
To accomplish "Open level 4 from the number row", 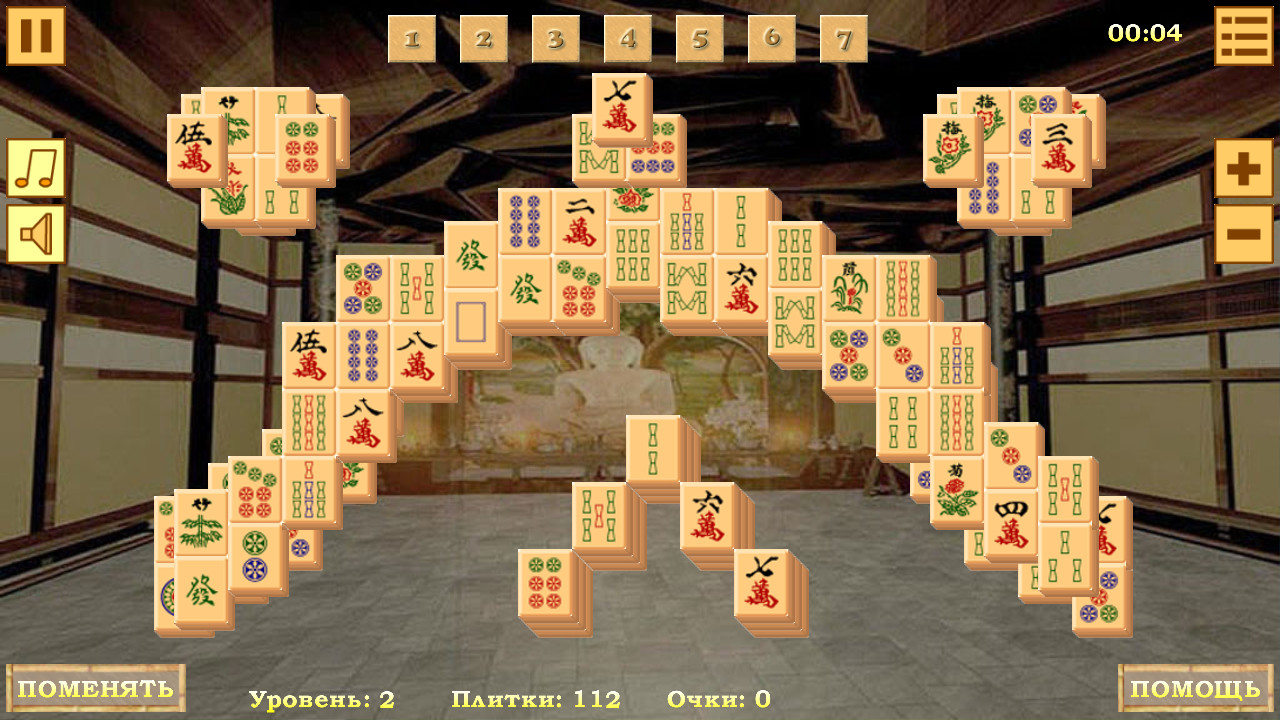I will [x=629, y=38].
